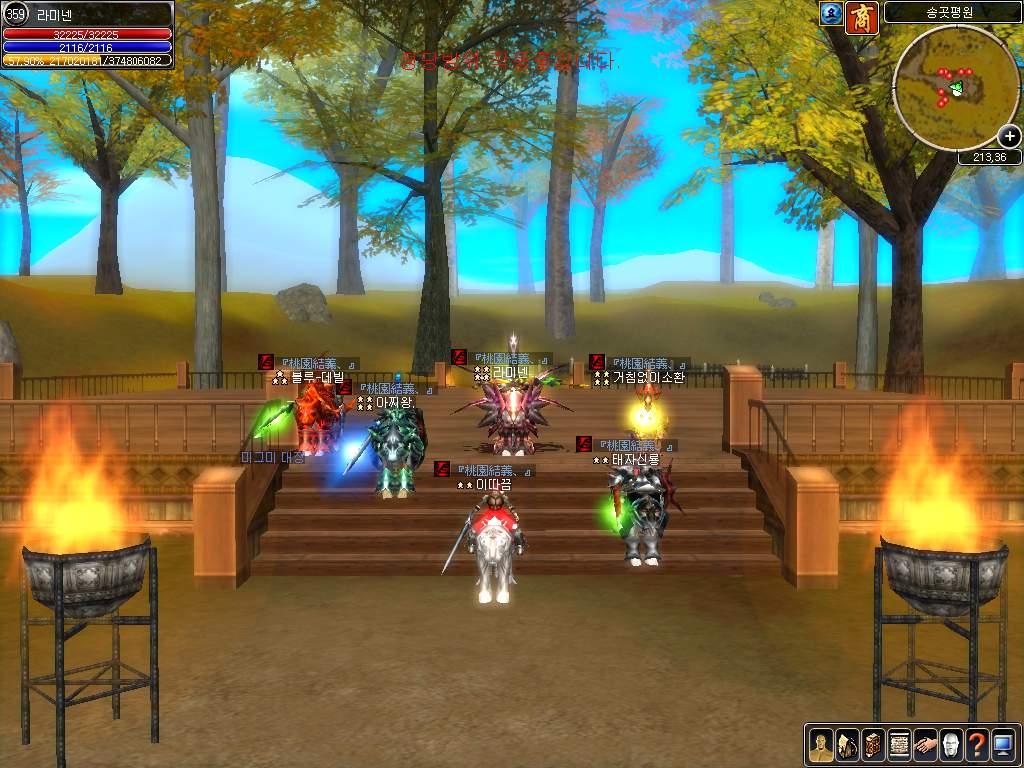Click the blue orb buff icon

830,14
